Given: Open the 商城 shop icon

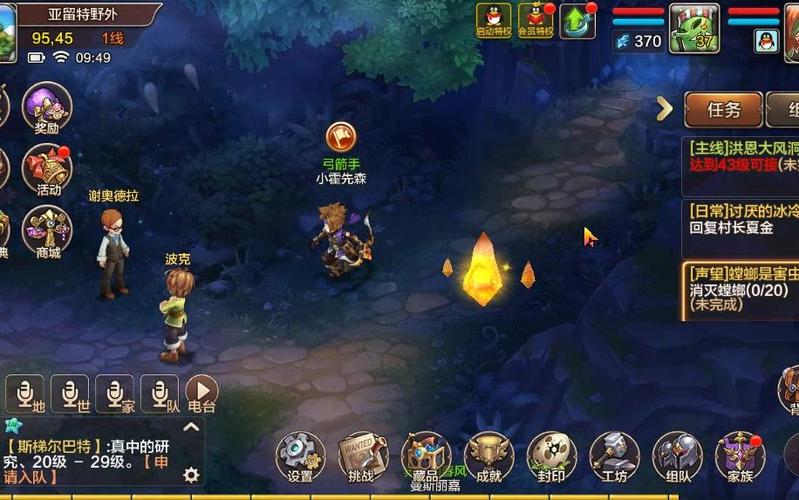Looking at the screenshot, I should (46, 232).
